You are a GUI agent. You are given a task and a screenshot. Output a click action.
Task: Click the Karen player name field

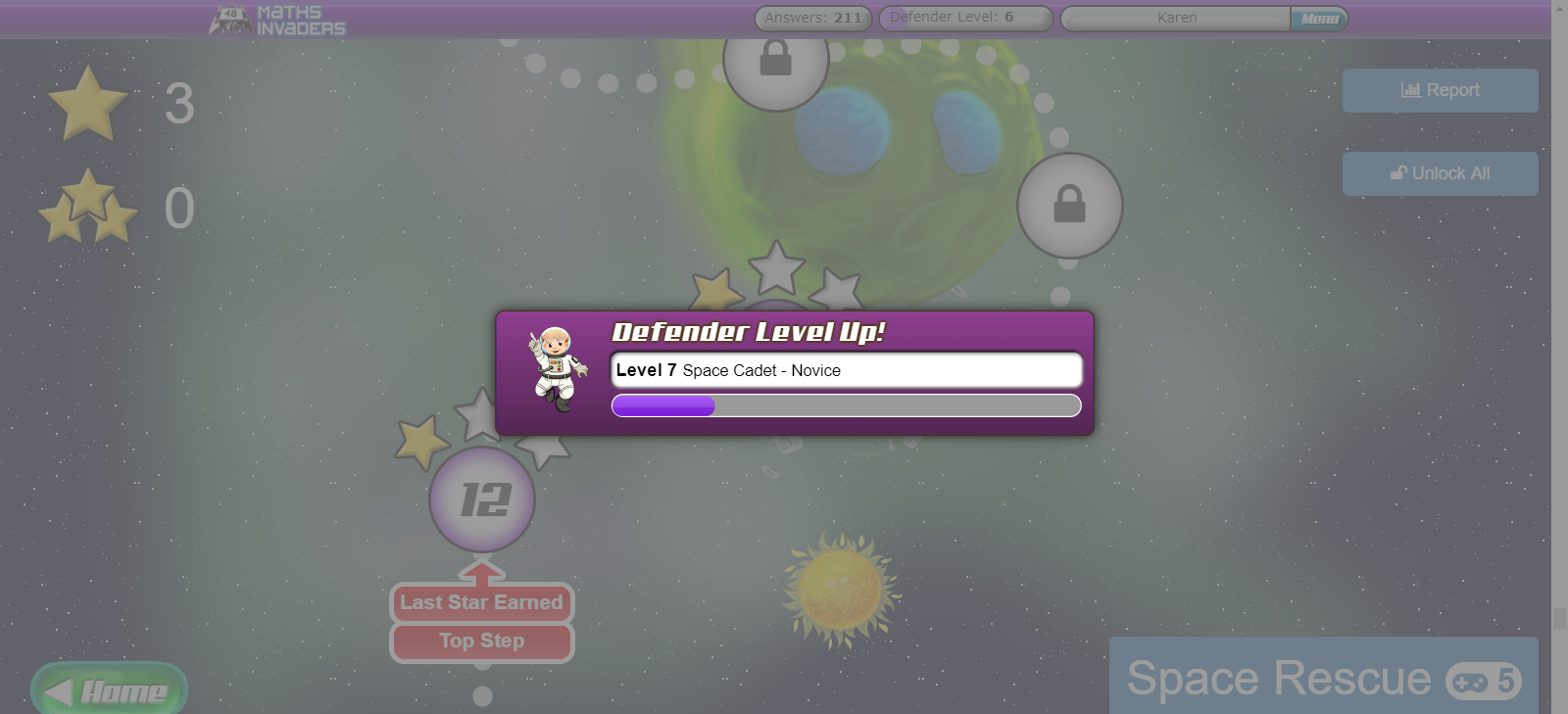coord(1176,17)
